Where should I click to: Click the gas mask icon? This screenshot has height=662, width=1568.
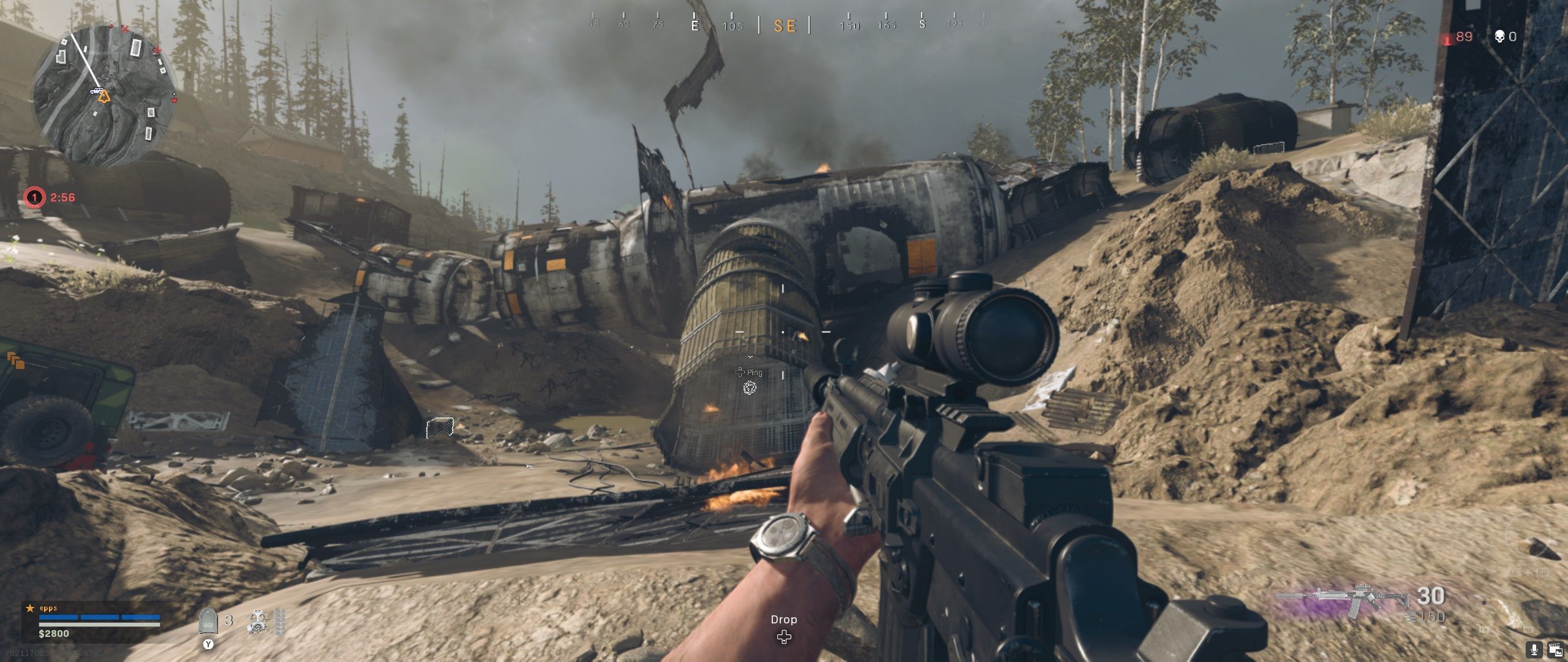258,622
